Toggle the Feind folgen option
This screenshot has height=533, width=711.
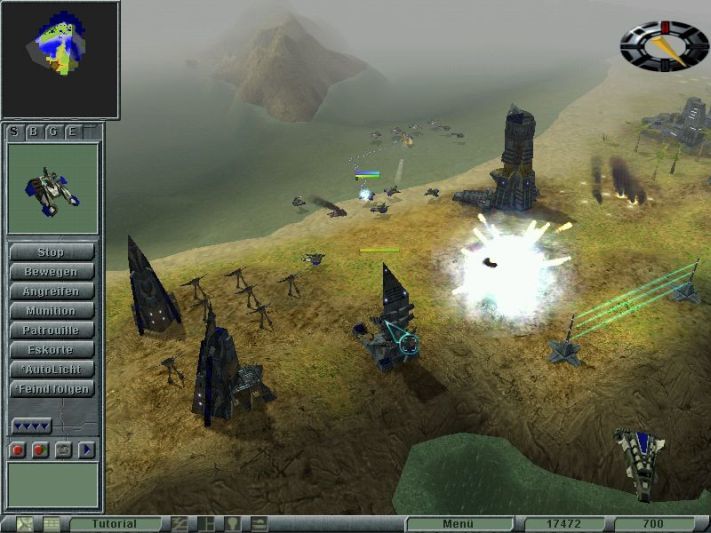click(x=51, y=389)
